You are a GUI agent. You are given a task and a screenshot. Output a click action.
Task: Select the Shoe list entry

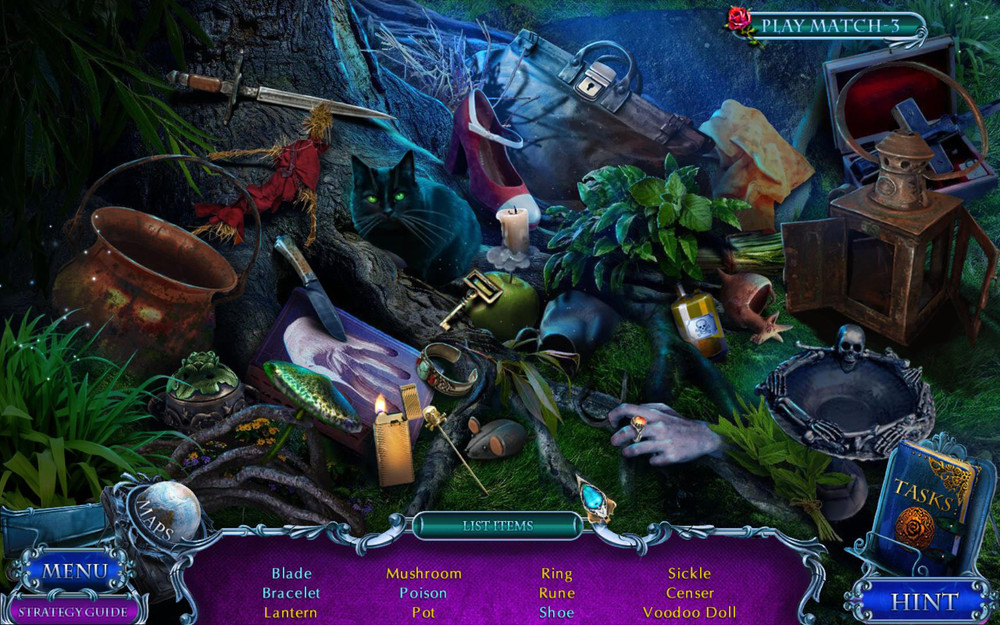[557, 612]
